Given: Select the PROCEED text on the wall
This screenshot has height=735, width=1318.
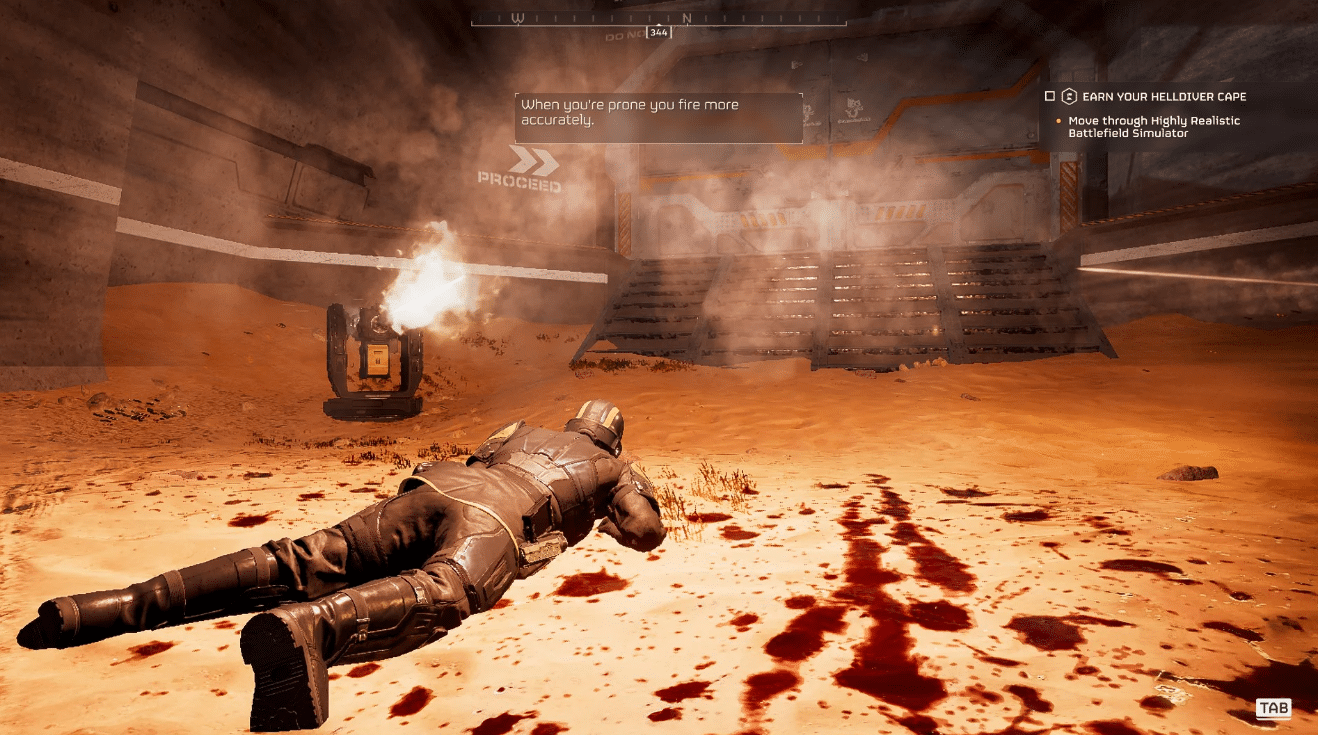Looking at the screenshot, I should click(x=519, y=183).
